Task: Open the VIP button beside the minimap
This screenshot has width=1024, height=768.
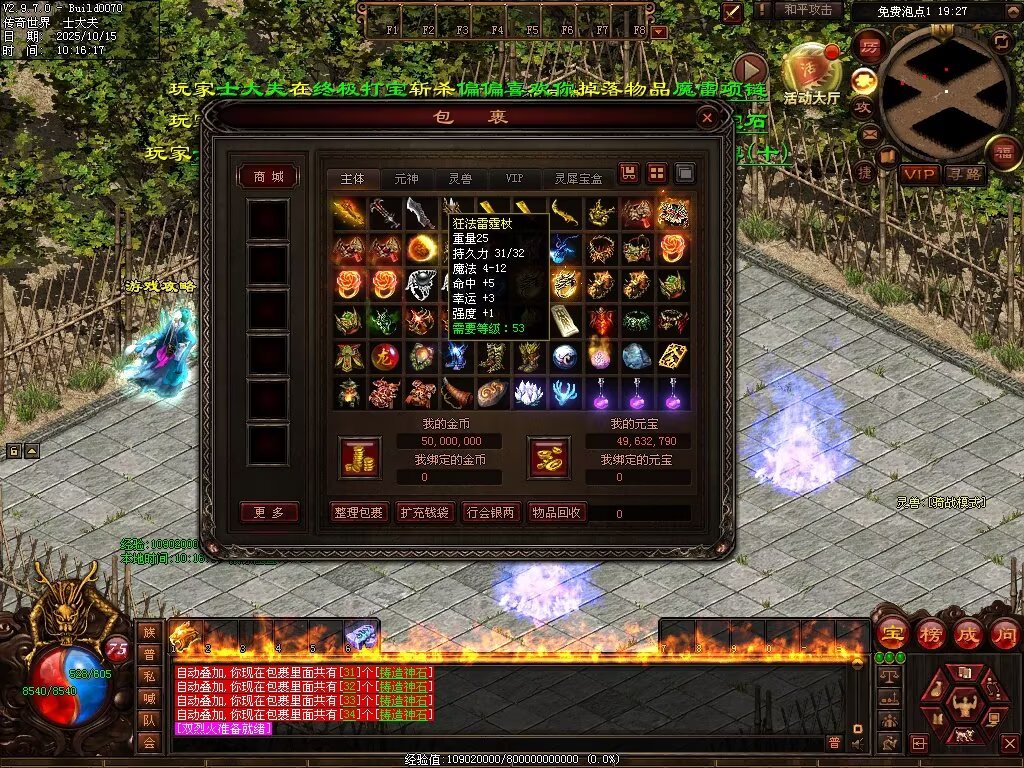Action: [918, 174]
